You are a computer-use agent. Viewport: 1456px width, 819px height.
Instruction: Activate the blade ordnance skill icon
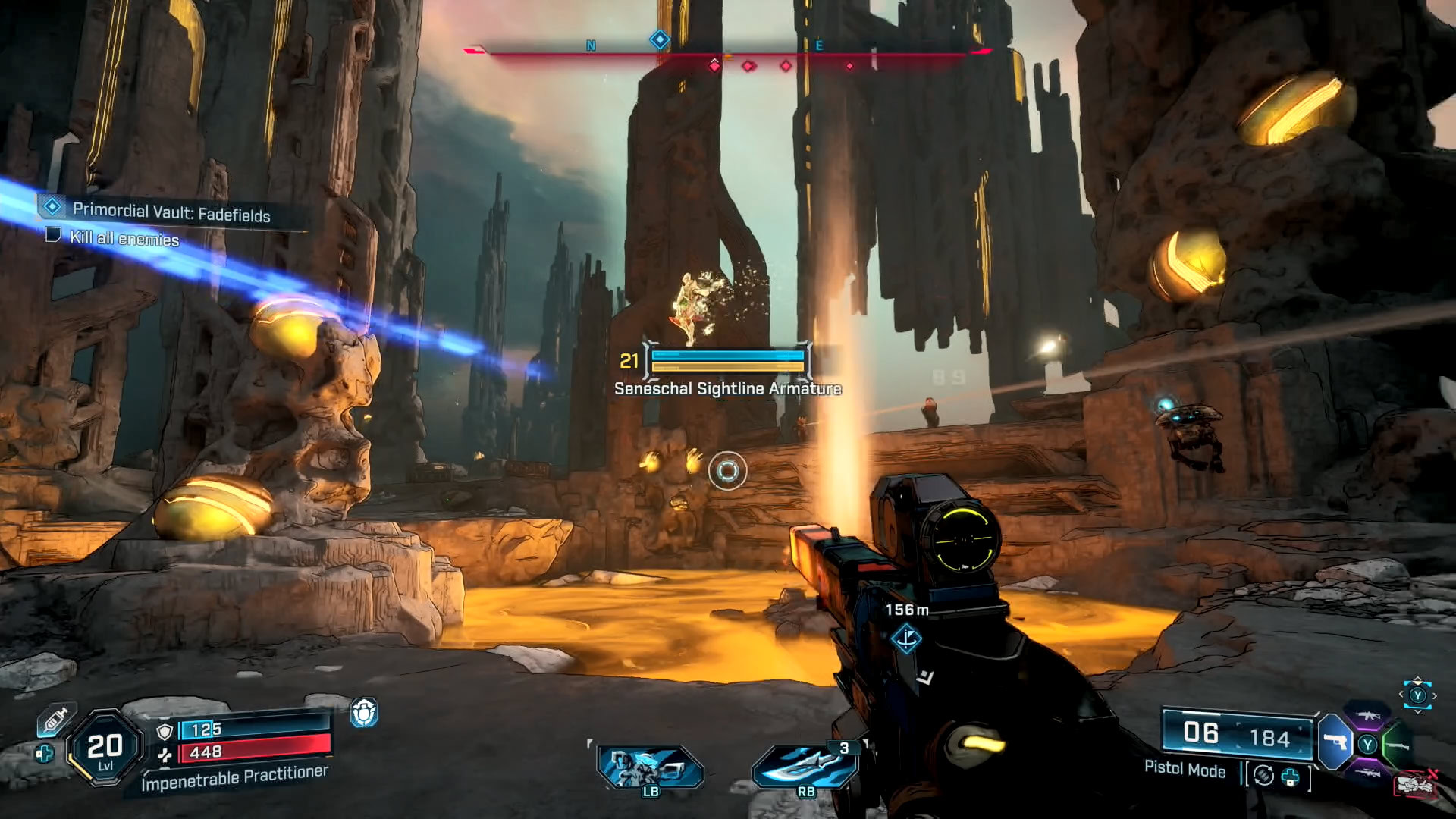click(805, 767)
